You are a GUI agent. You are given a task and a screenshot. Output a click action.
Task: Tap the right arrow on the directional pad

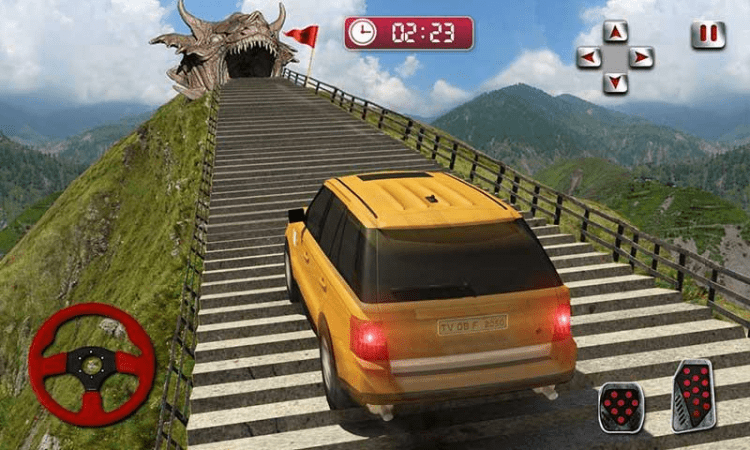point(641,57)
